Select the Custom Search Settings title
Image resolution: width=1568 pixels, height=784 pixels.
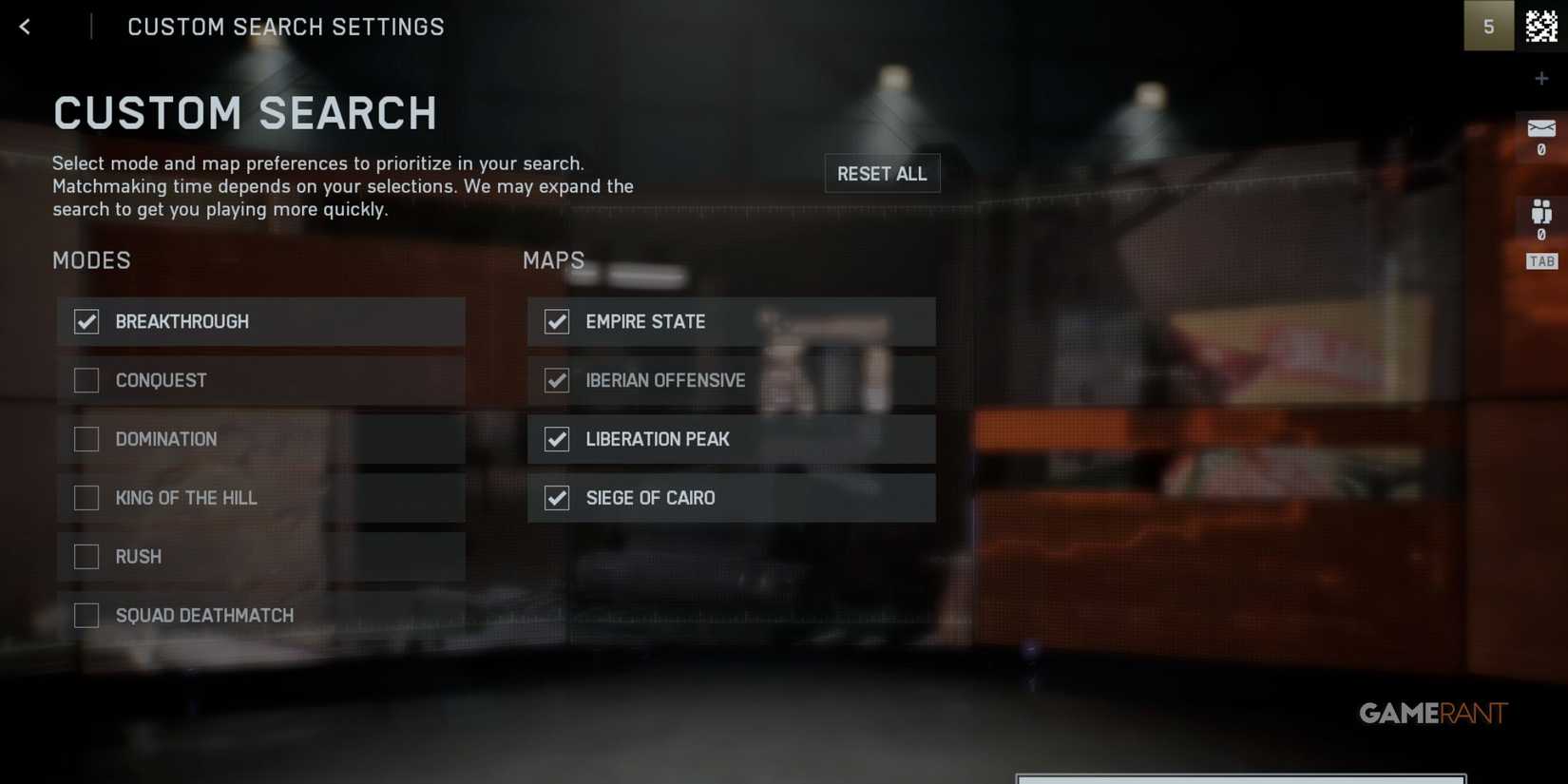click(x=286, y=26)
